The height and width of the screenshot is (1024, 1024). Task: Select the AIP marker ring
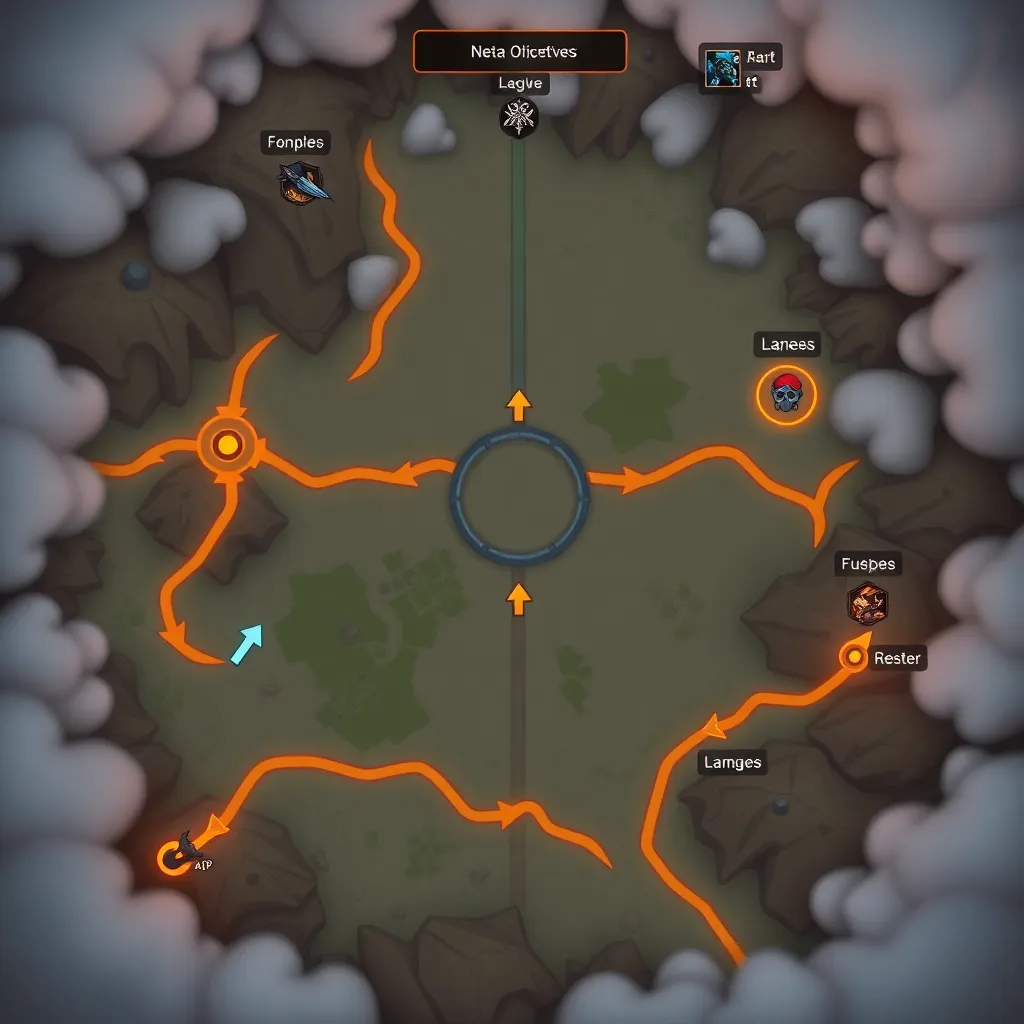pyautogui.click(x=176, y=857)
